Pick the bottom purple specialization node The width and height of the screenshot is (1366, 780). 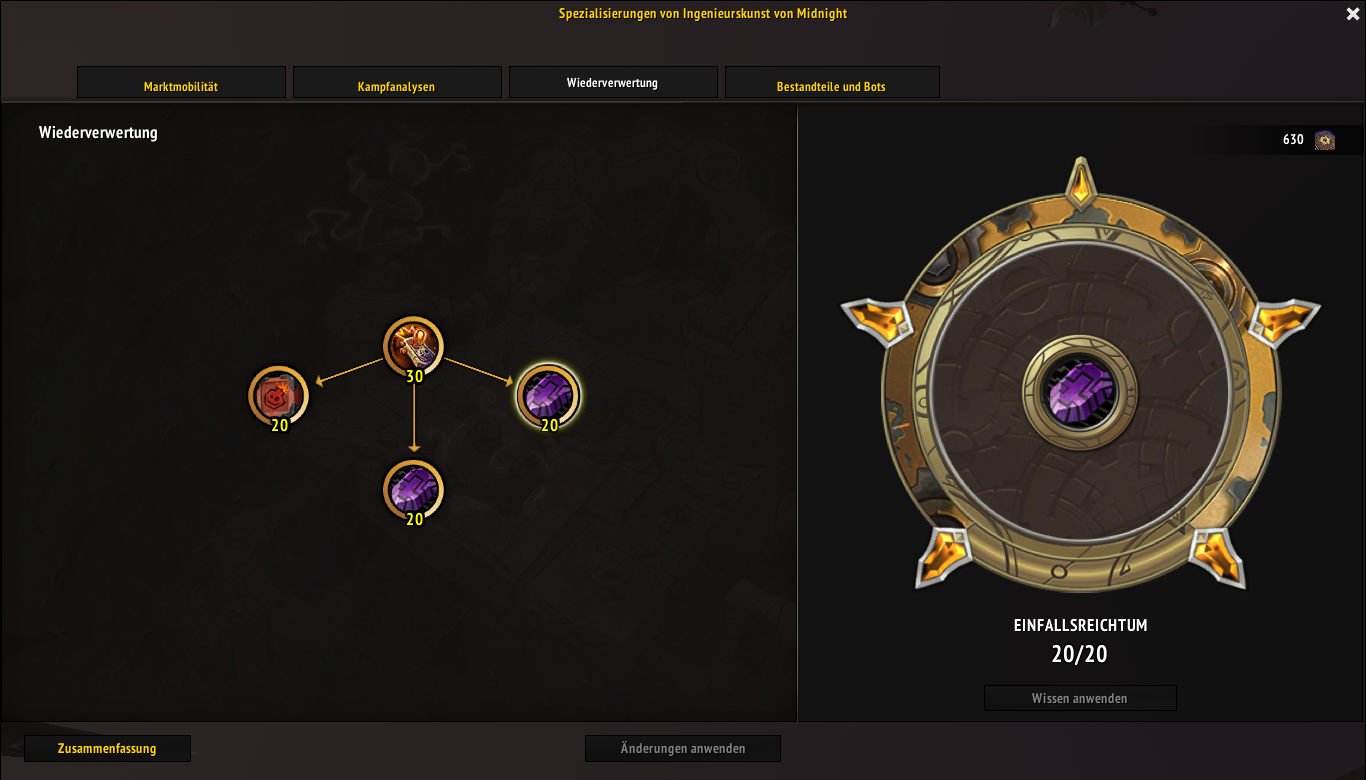413,490
